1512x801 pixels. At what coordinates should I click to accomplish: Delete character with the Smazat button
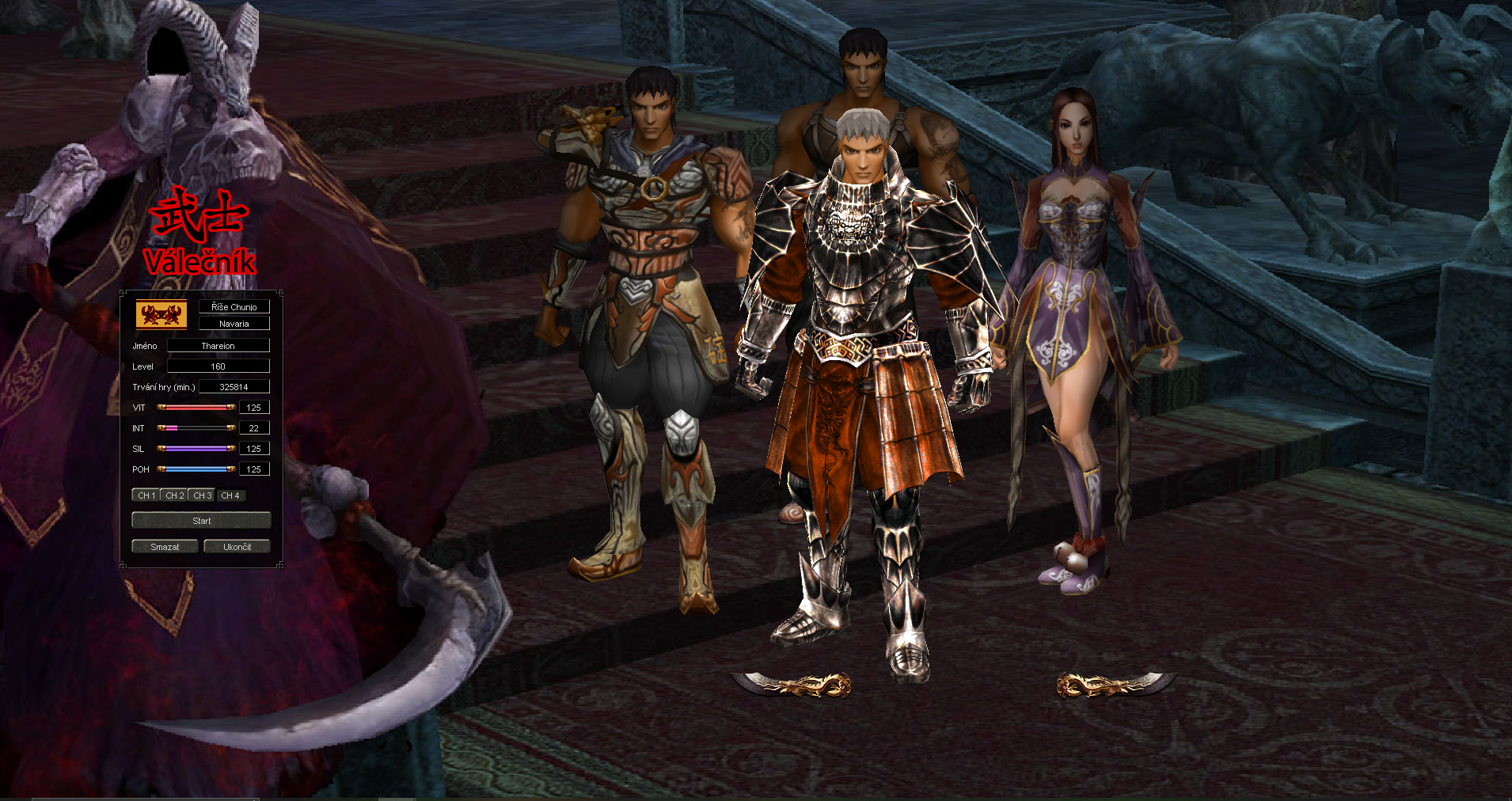click(x=165, y=547)
